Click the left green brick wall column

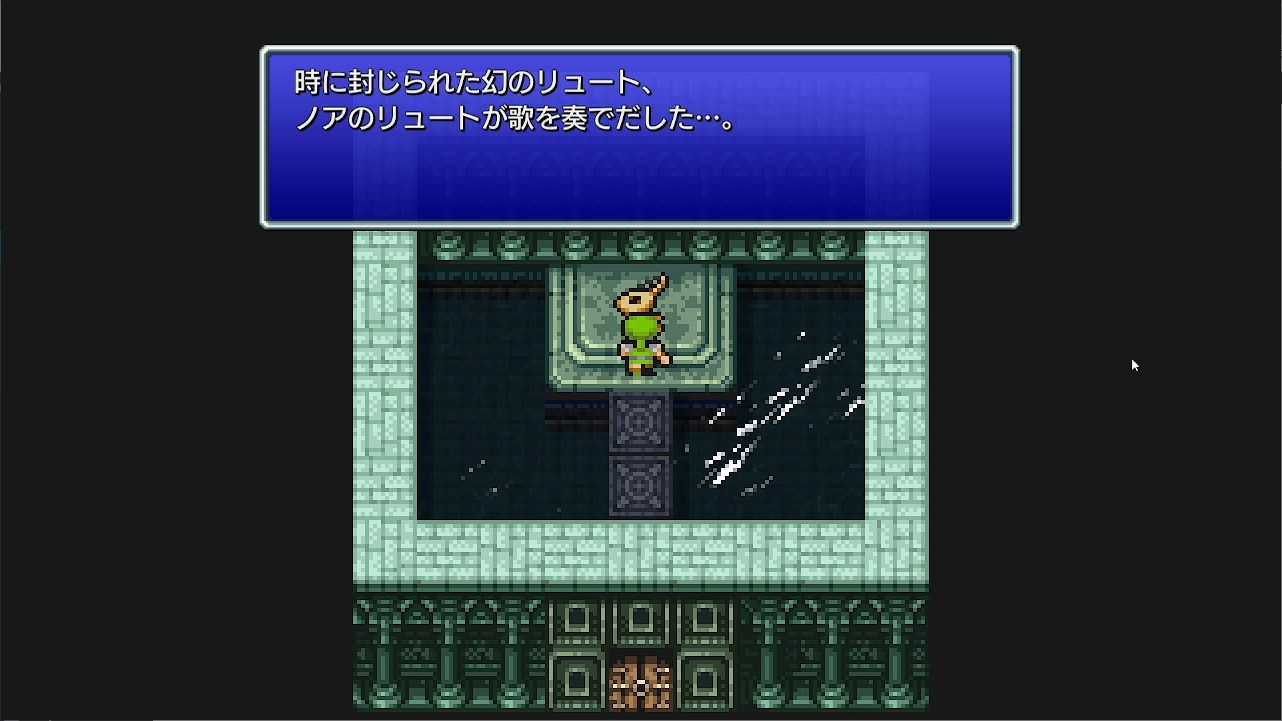385,400
